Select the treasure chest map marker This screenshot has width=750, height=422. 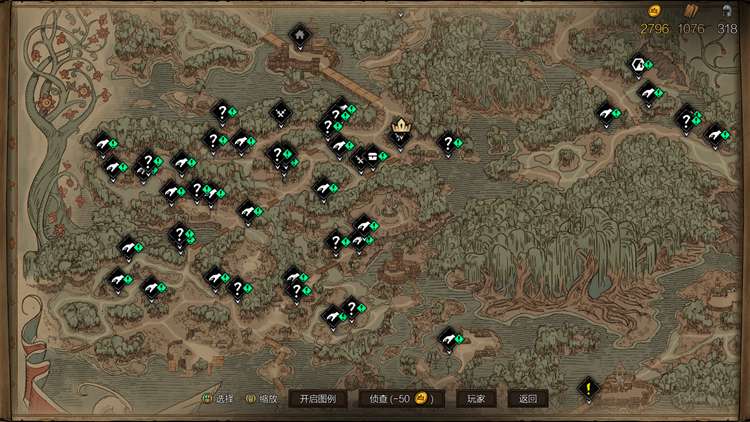(x=374, y=155)
